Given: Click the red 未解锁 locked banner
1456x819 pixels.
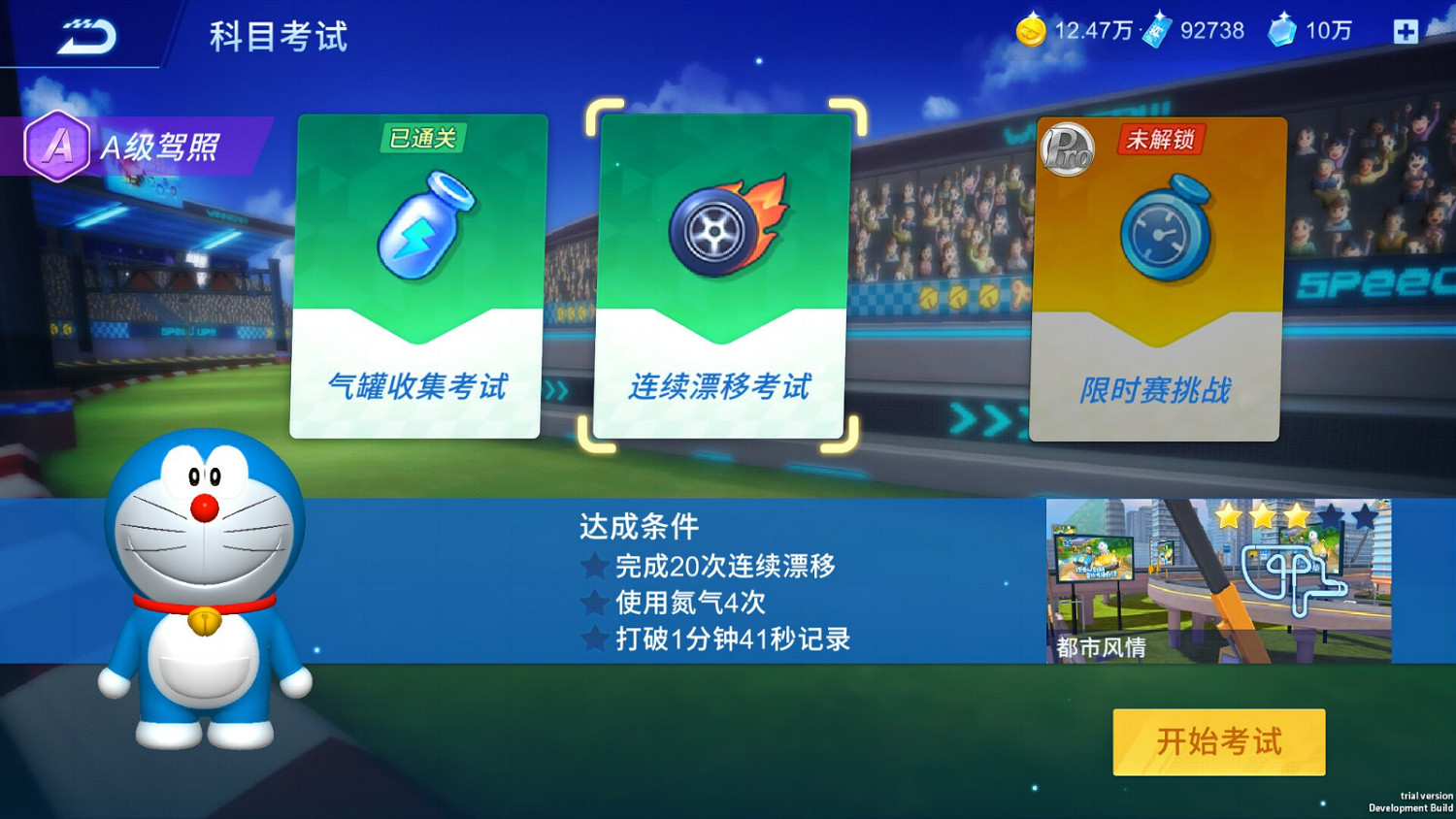Looking at the screenshot, I should click(1161, 141).
